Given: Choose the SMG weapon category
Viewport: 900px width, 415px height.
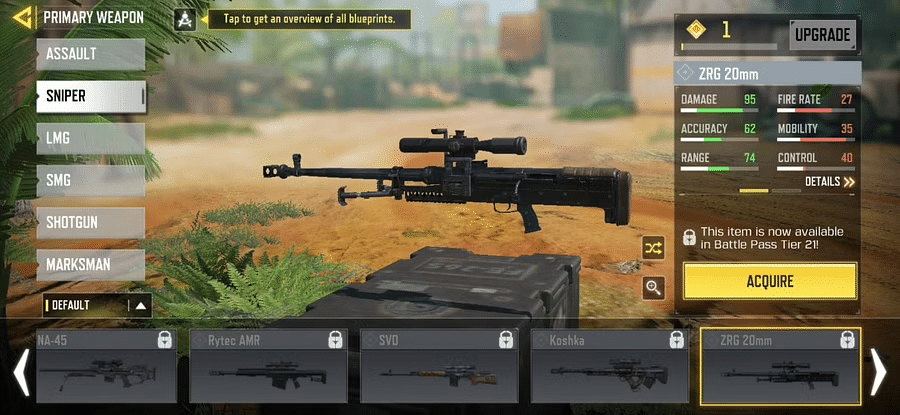Looking at the screenshot, I should [x=90, y=180].
